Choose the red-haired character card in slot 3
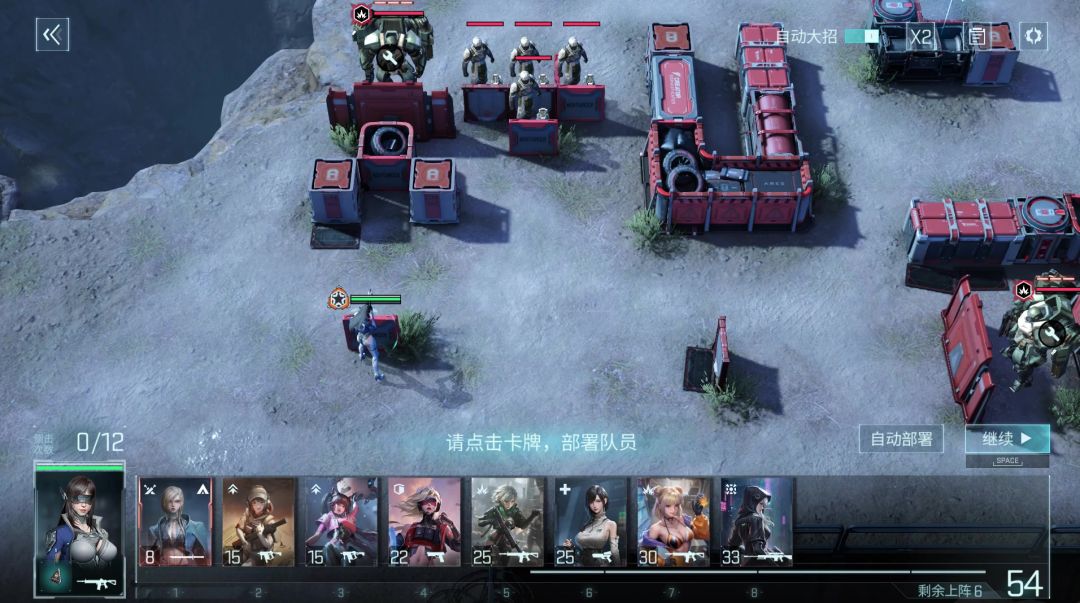 [x=341, y=522]
